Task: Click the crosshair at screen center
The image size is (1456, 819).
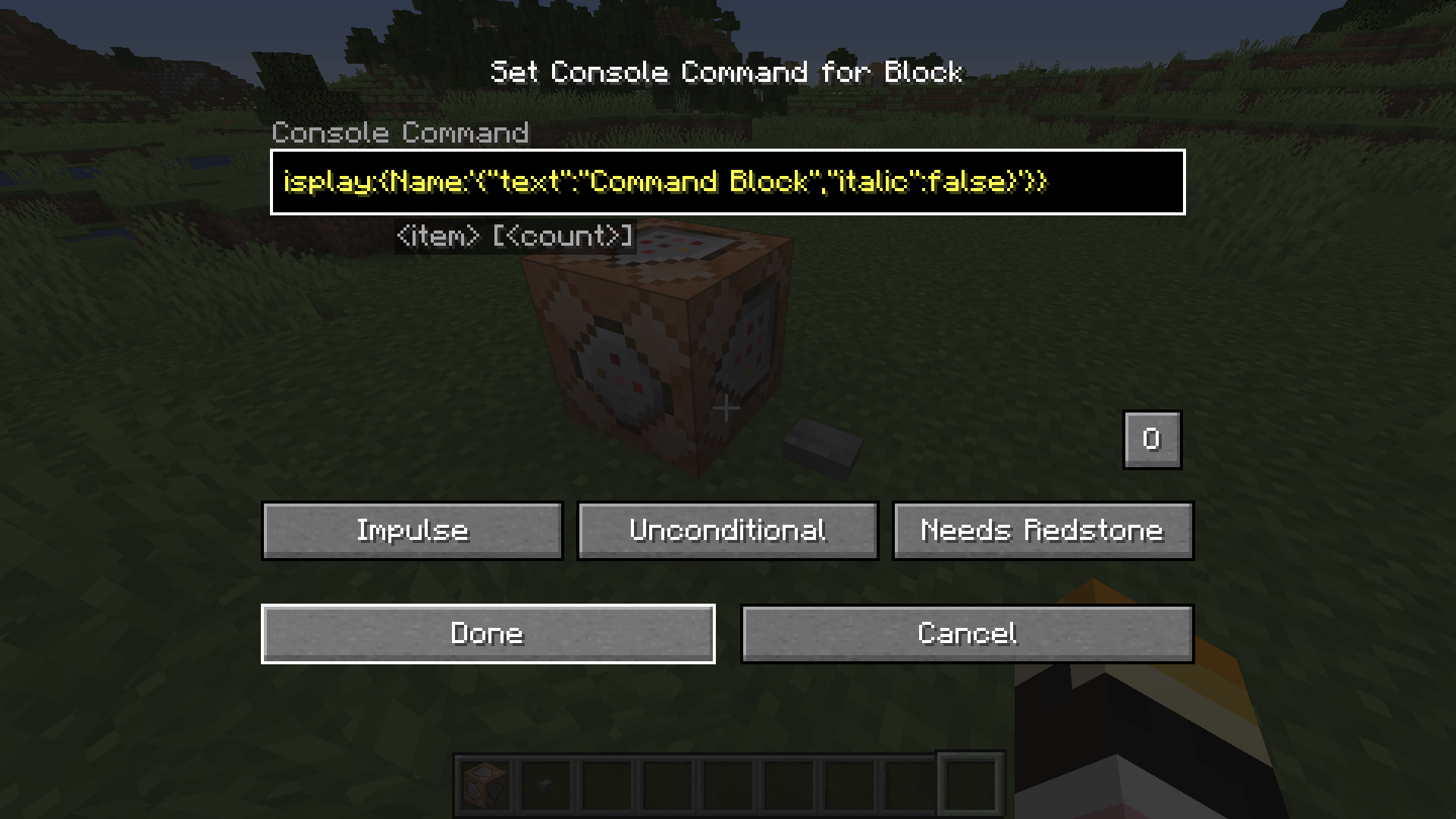Action: tap(726, 407)
